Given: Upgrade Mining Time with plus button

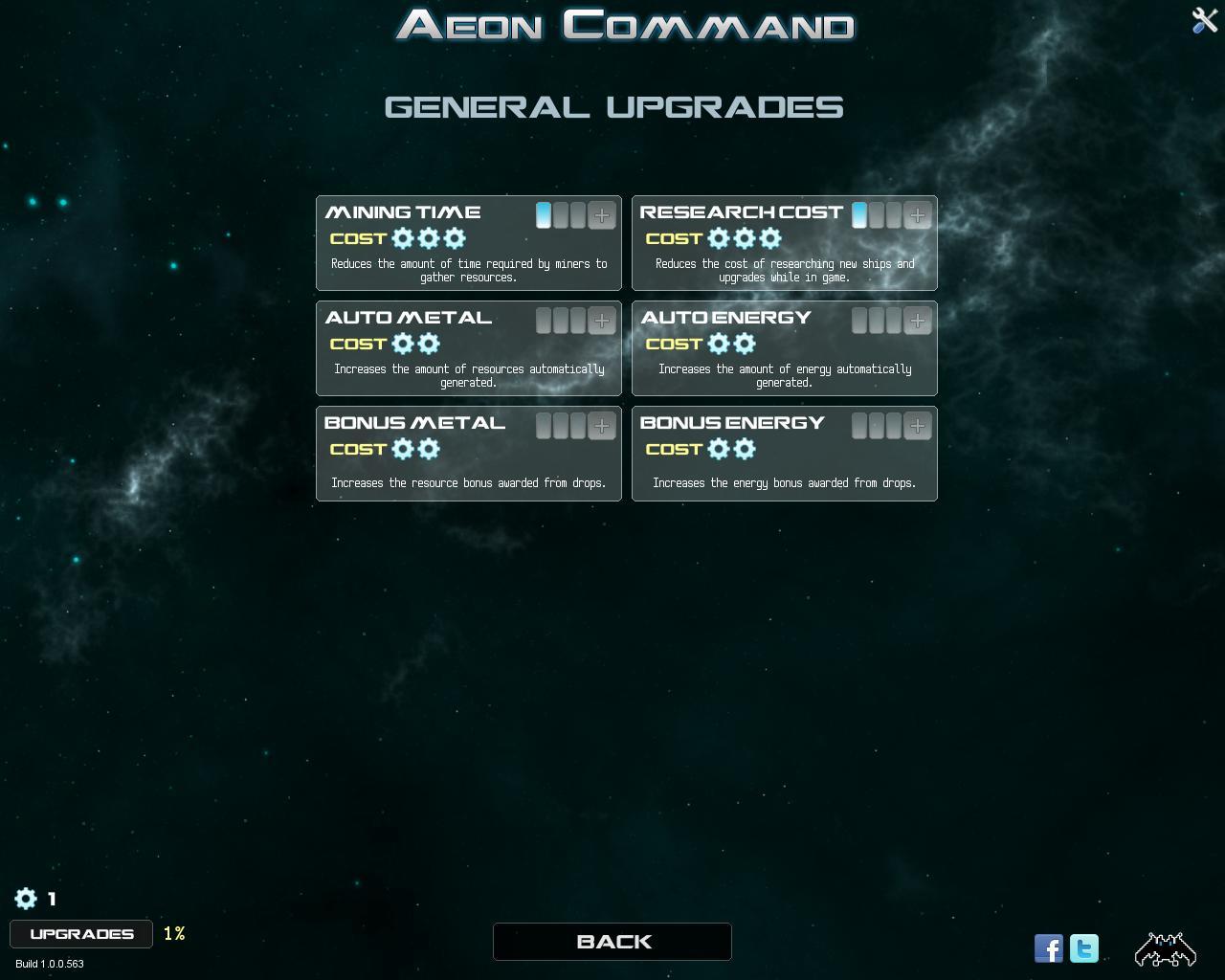Looking at the screenshot, I should 601,215.
